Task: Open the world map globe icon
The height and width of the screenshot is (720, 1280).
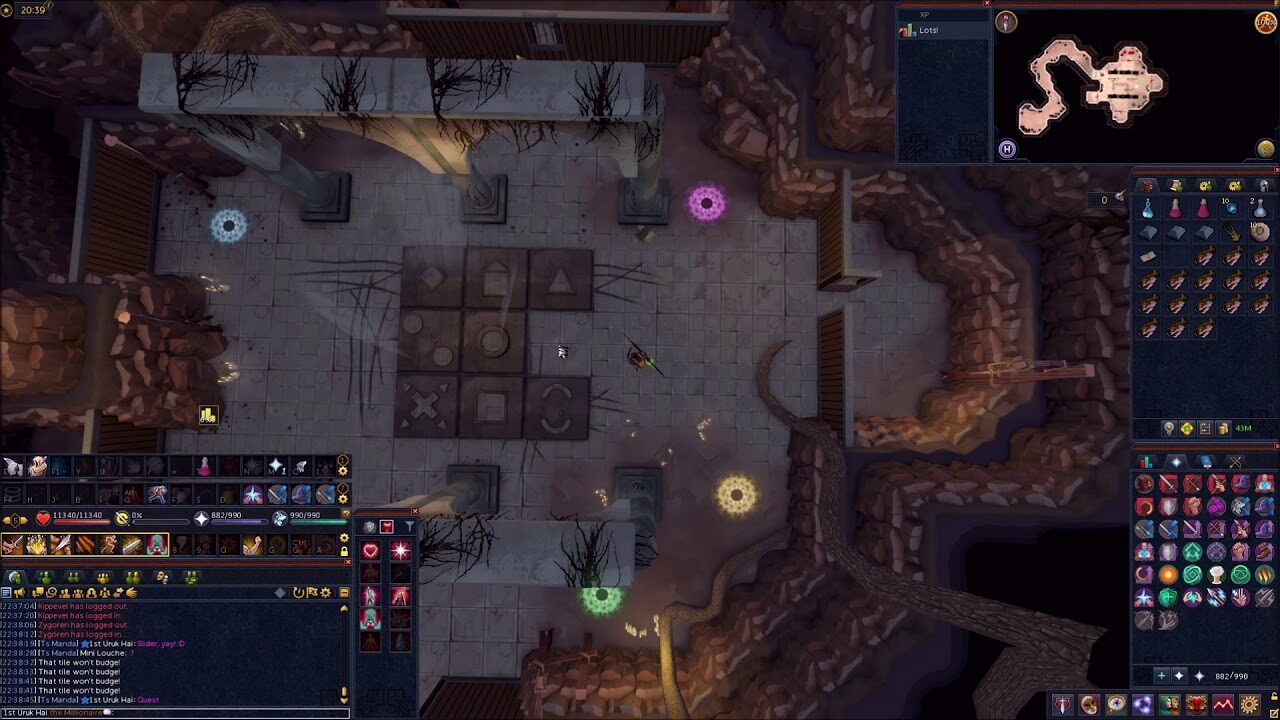Action: [1266, 149]
